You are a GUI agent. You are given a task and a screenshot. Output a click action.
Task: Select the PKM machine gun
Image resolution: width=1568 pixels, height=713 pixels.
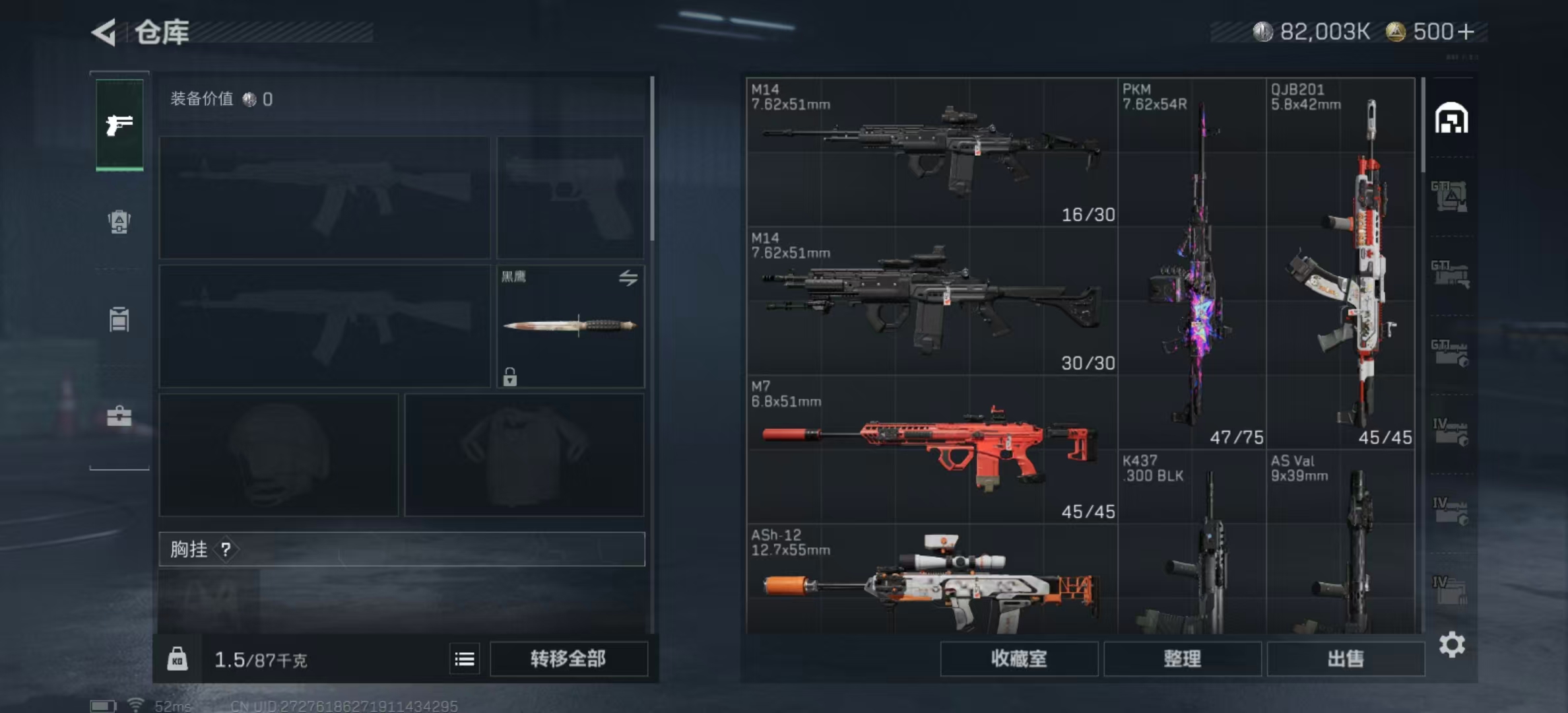click(x=1192, y=264)
